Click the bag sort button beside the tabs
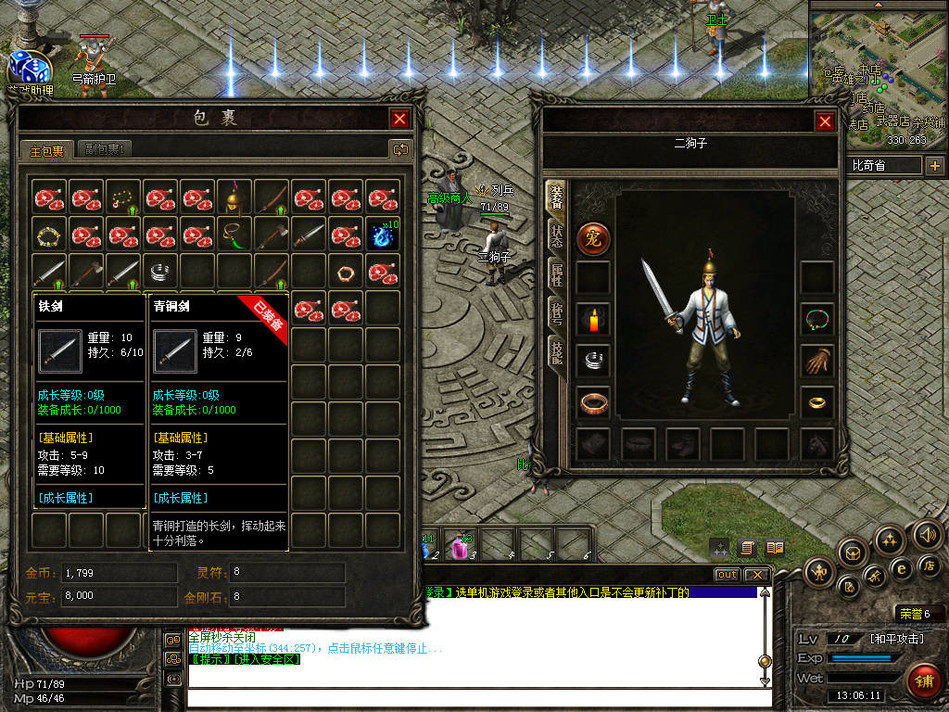This screenshot has height=712, width=949. coord(400,149)
